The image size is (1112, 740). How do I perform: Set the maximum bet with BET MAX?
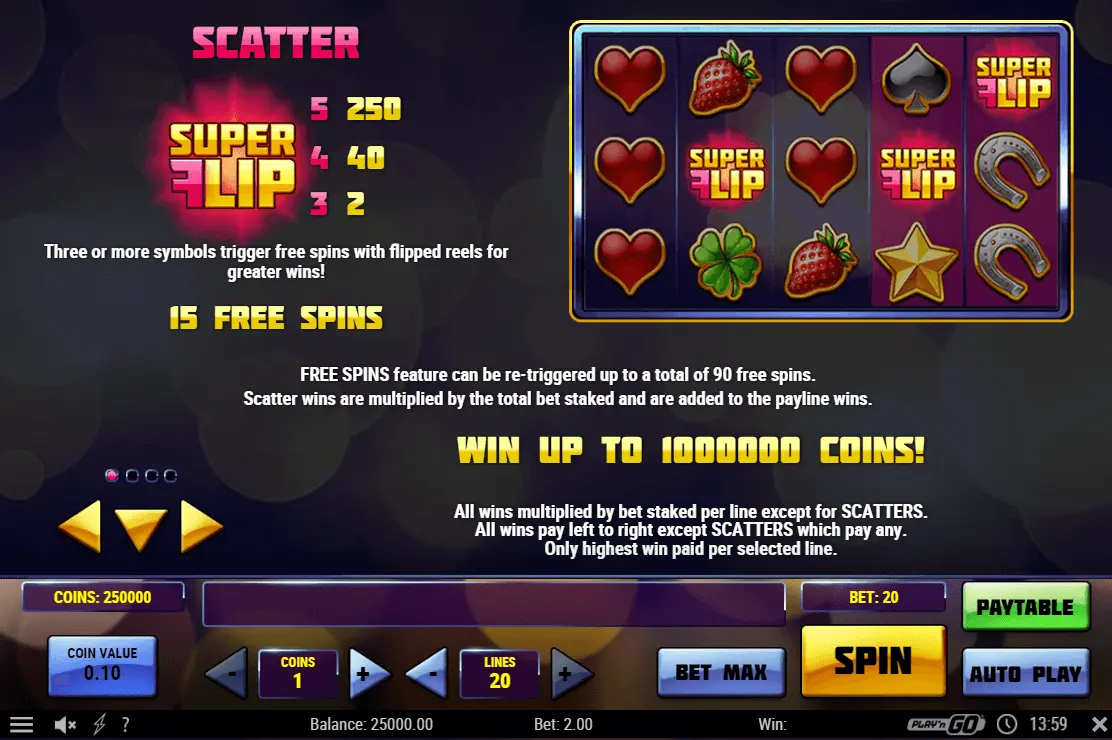point(720,672)
